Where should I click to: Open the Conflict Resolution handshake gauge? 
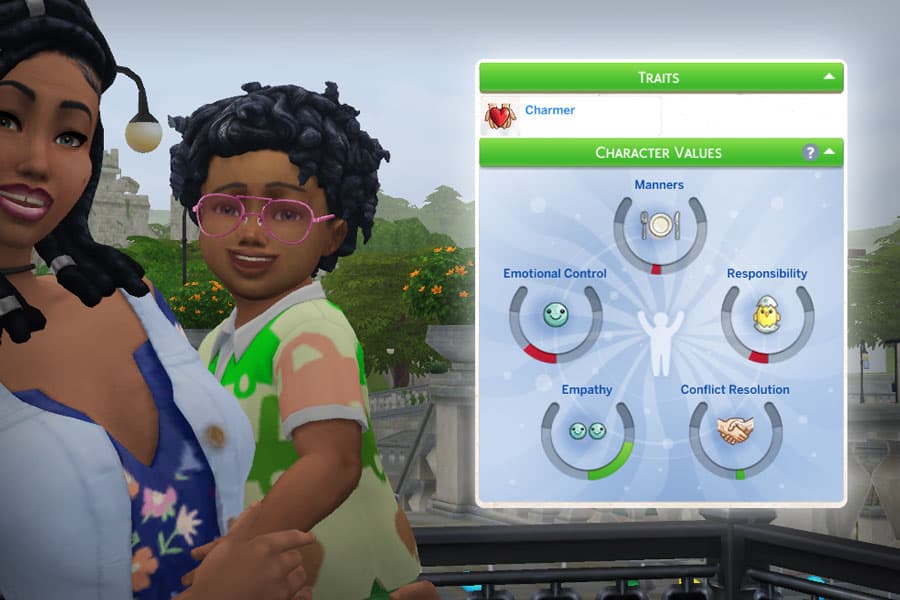(735, 432)
